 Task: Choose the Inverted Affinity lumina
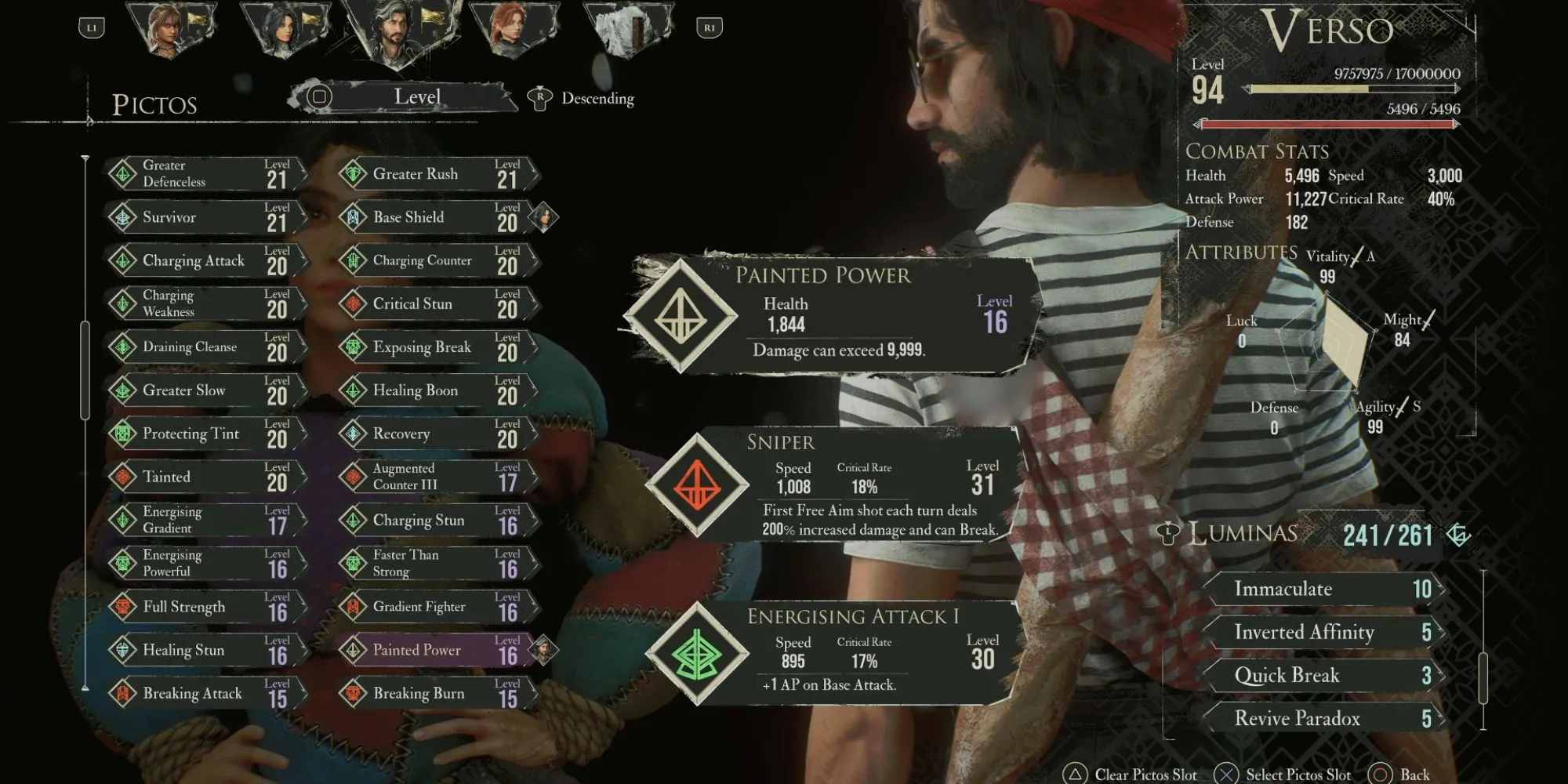click(1323, 633)
